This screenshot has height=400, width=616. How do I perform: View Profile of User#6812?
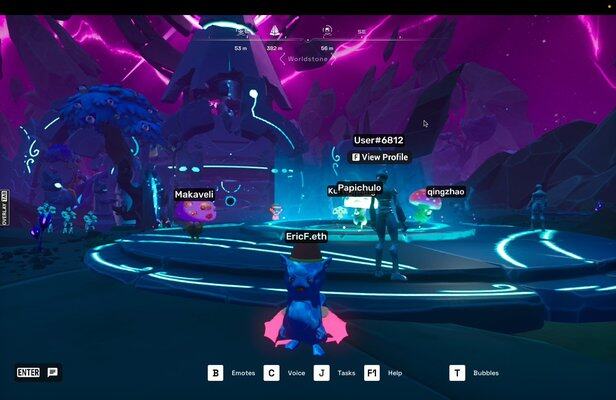pos(379,157)
